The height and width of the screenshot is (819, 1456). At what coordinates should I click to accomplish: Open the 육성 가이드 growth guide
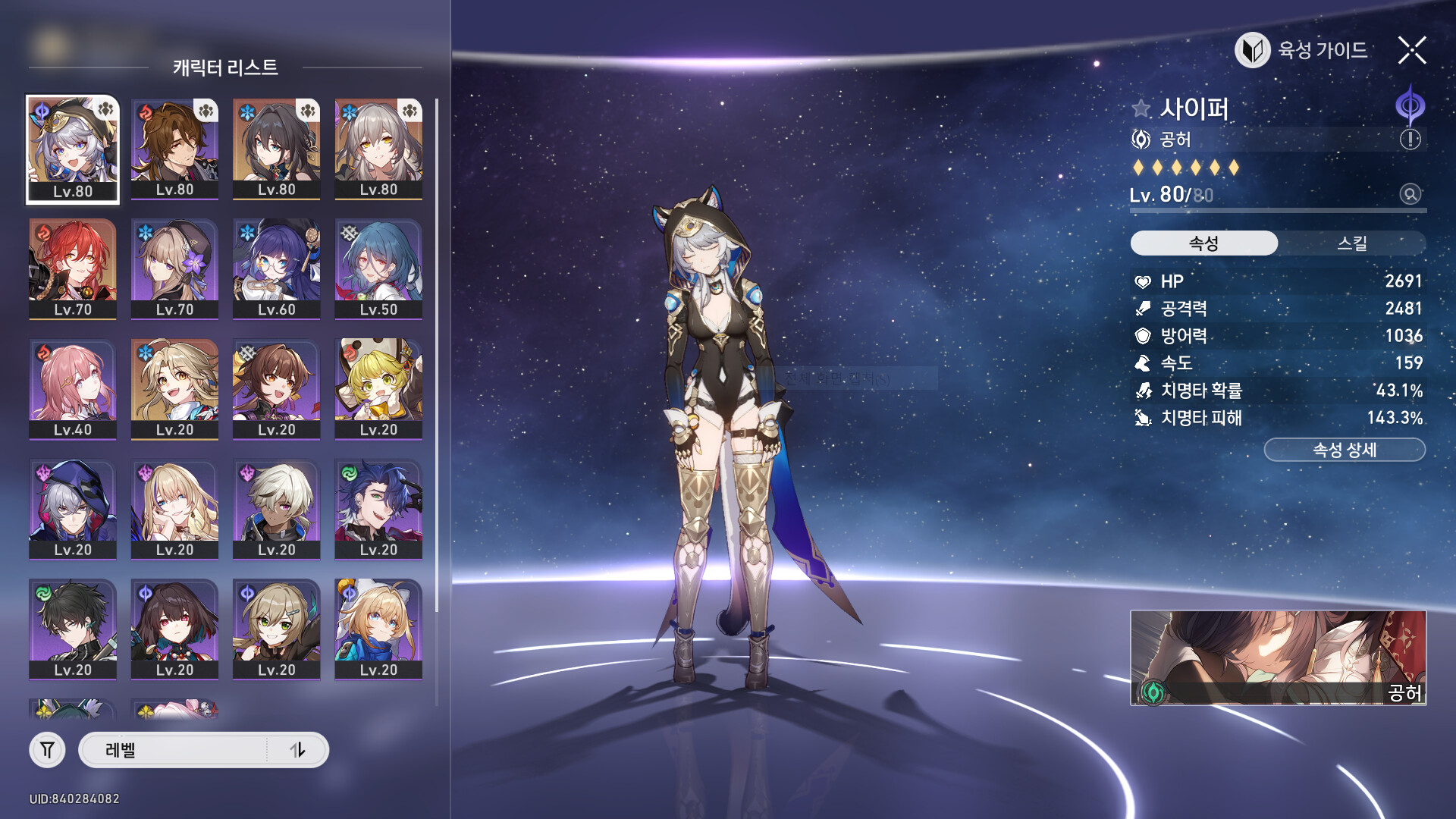coord(1302,51)
